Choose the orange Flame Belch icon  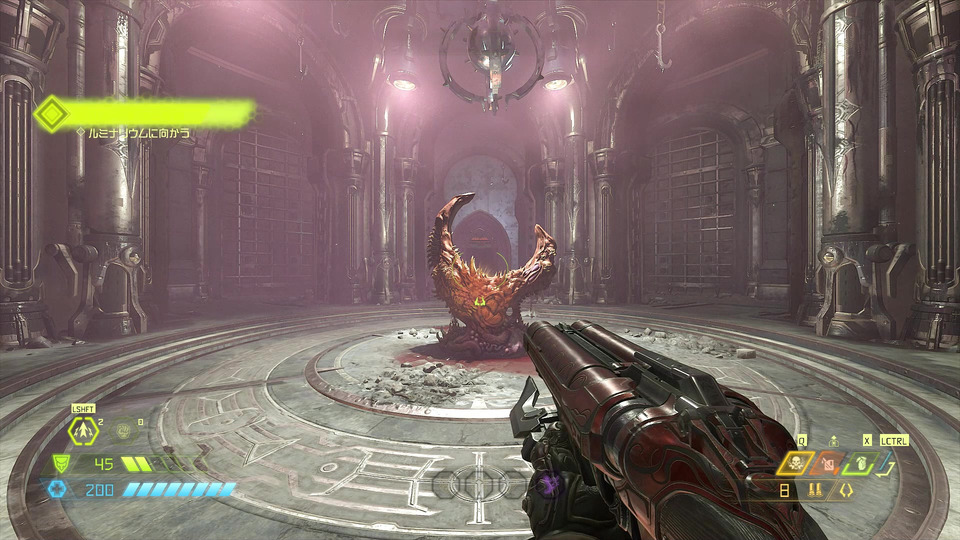pyautogui.click(x=827, y=464)
